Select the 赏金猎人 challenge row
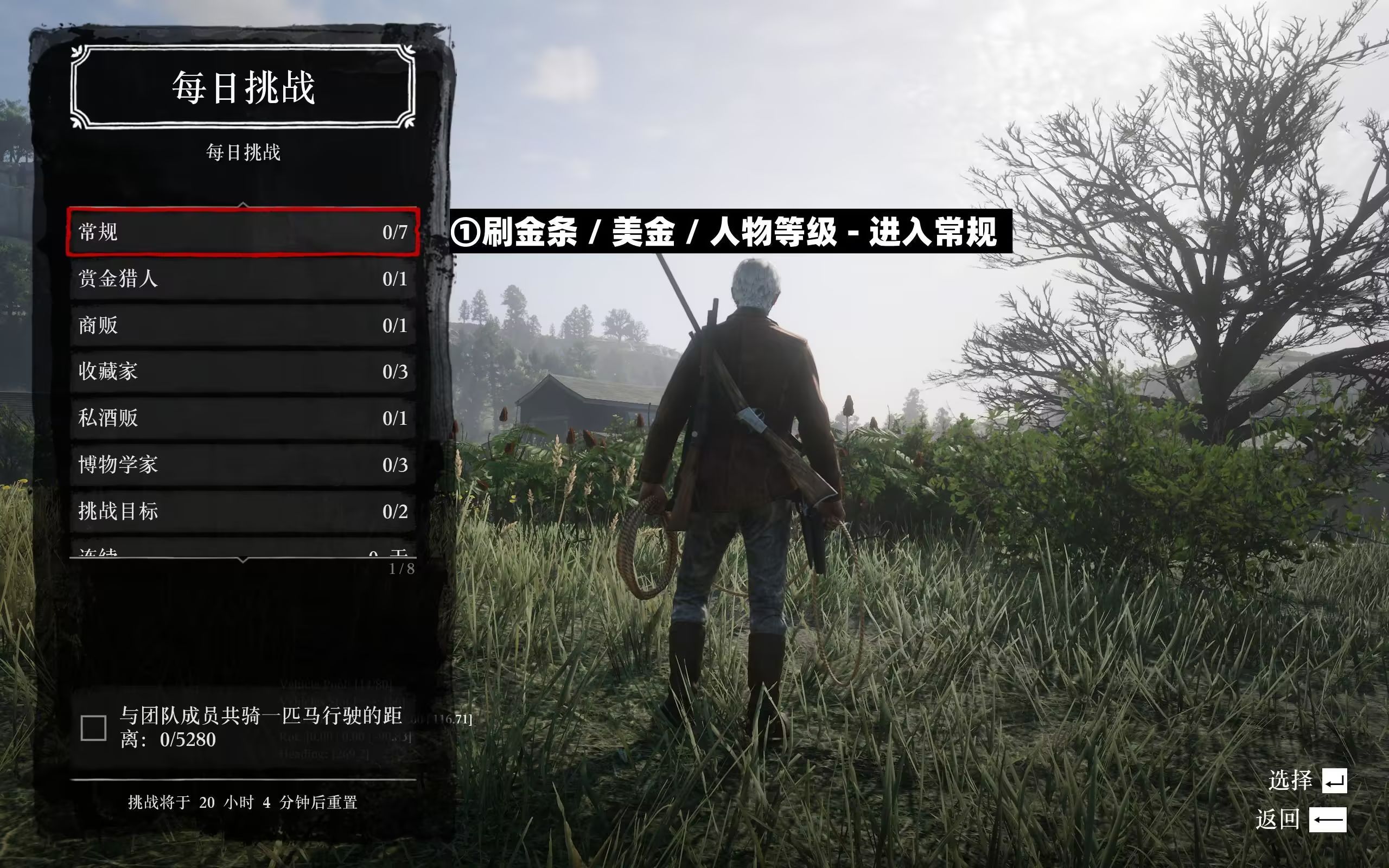This screenshot has height=868, width=1389. click(x=243, y=279)
